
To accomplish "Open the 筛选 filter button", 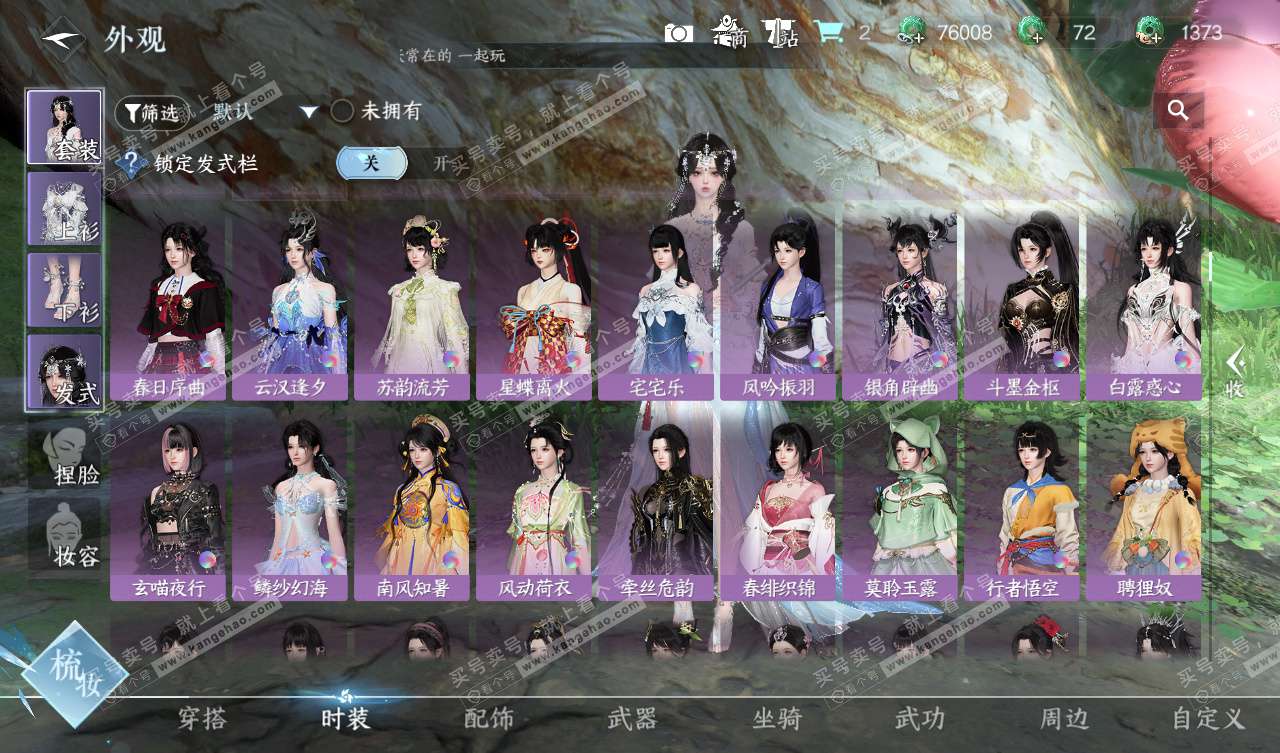I will coord(151,113).
